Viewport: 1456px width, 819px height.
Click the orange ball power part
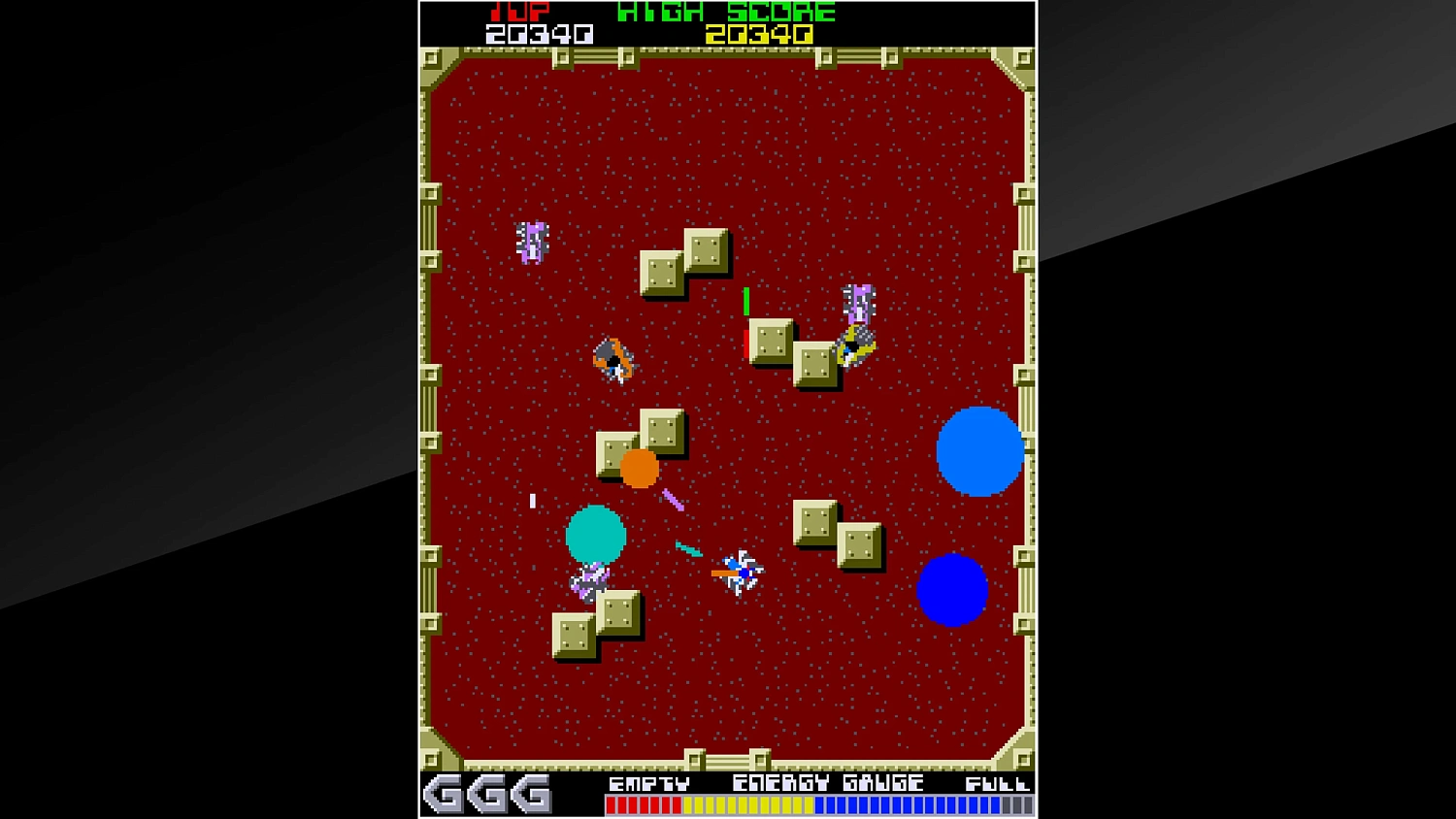coord(639,470)
